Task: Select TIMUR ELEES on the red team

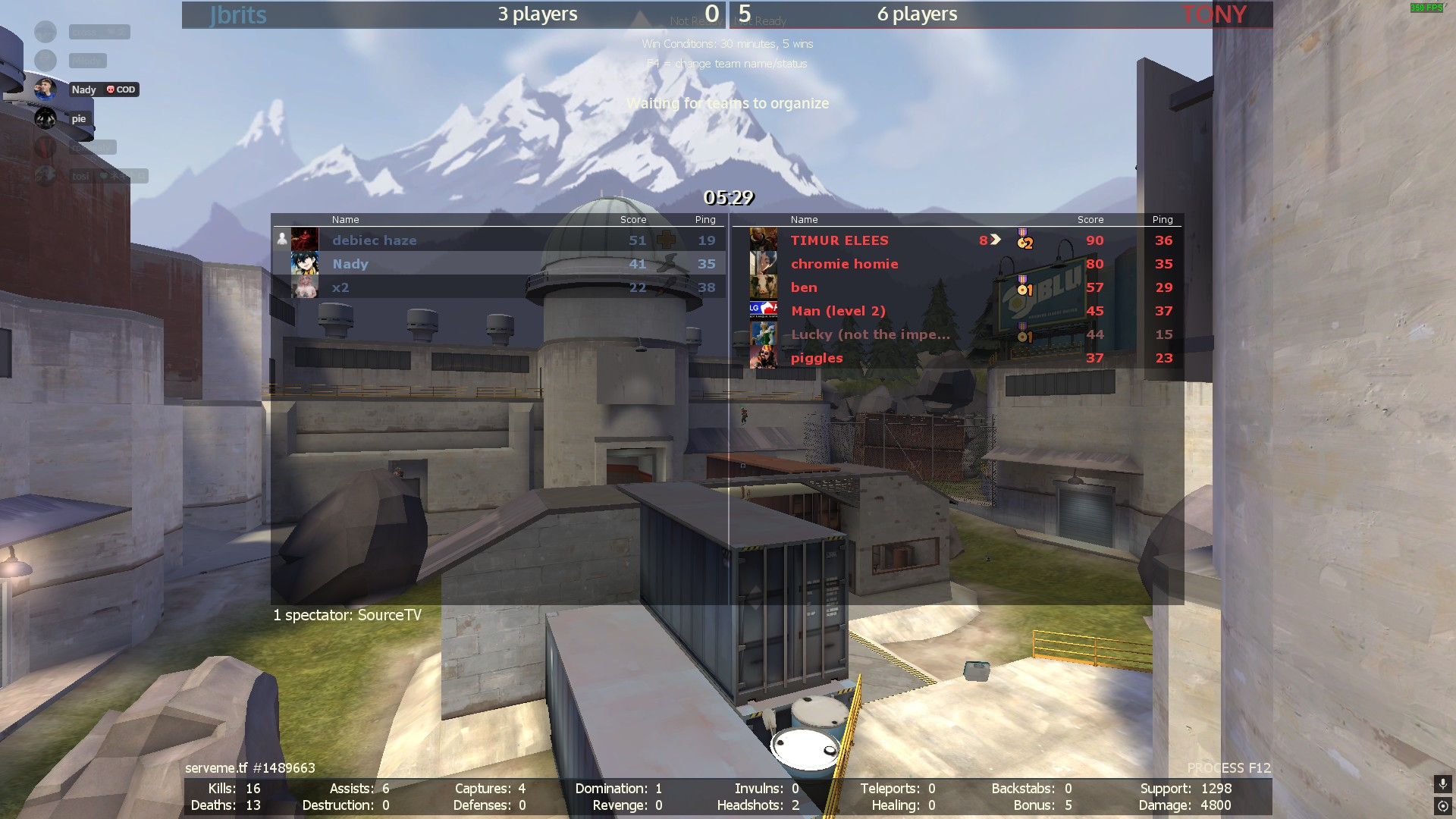Action: click(839, 240)
